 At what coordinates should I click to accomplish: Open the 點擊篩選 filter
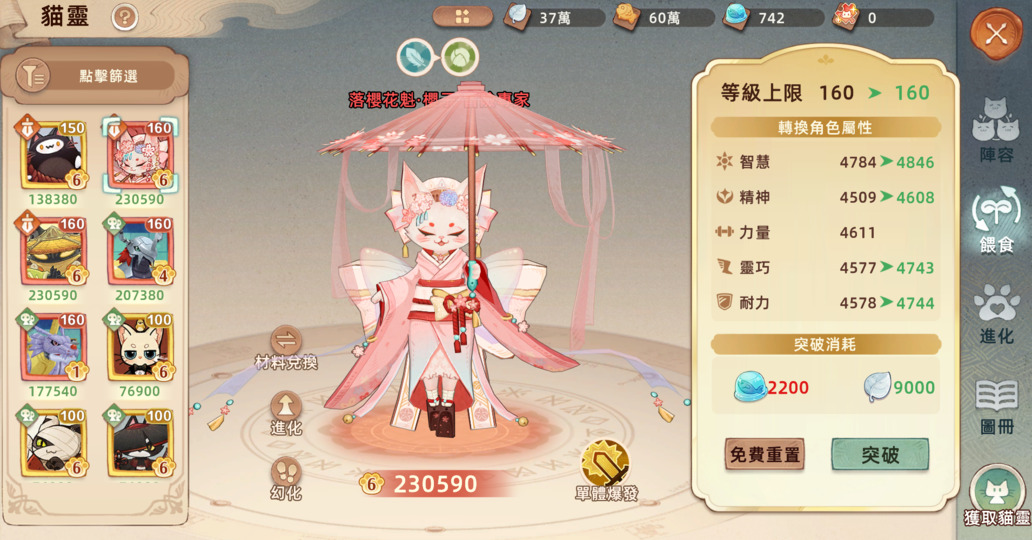click(95, 76)
